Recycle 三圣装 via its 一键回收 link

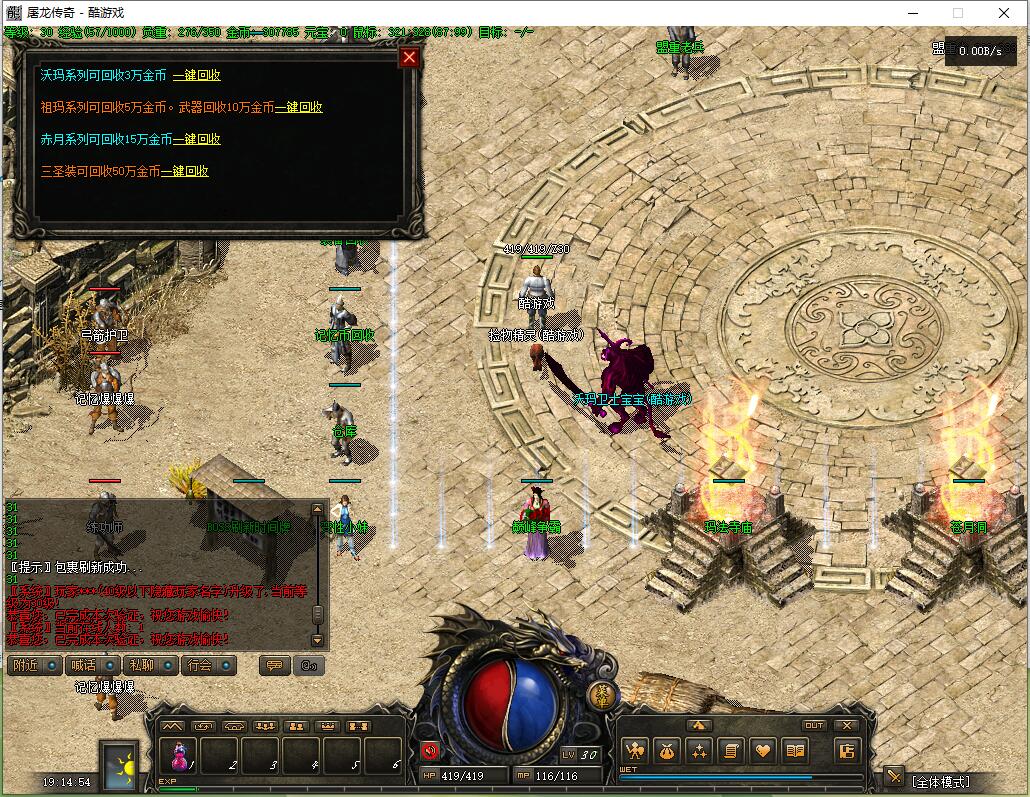(185, 171)
